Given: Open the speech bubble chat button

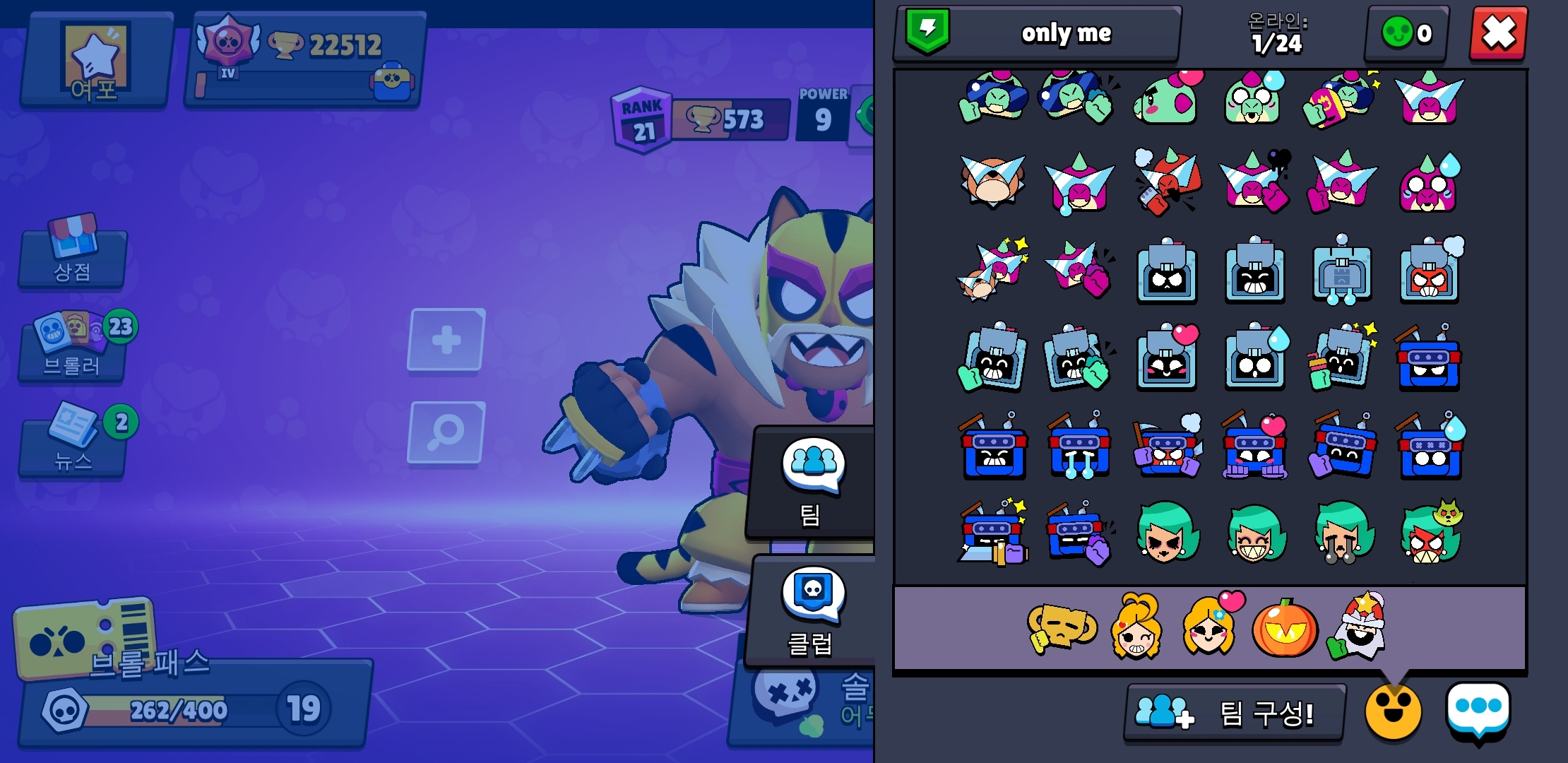Looking at the screenshot, I should coord(1478,711).
